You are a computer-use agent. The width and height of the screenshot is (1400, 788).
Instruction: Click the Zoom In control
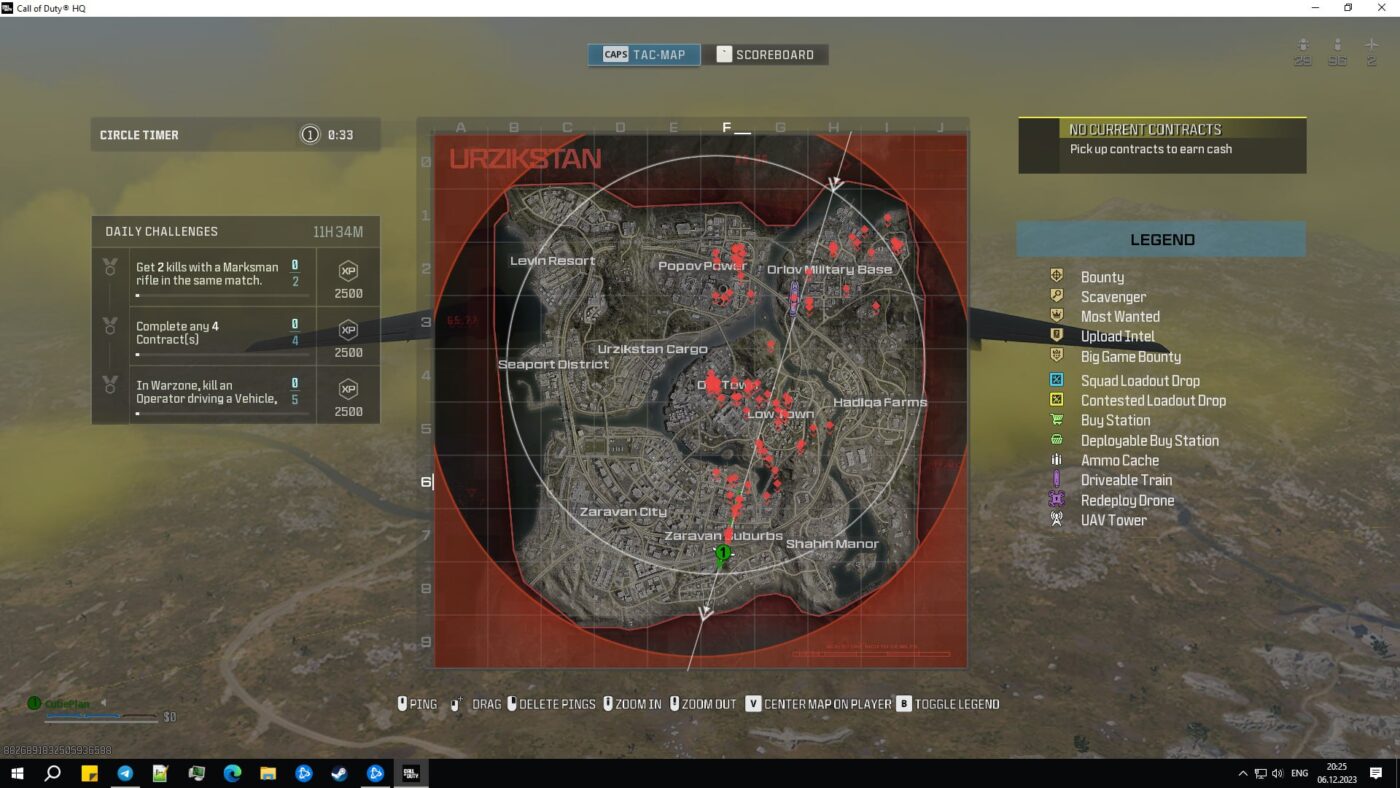coord(635,704)
